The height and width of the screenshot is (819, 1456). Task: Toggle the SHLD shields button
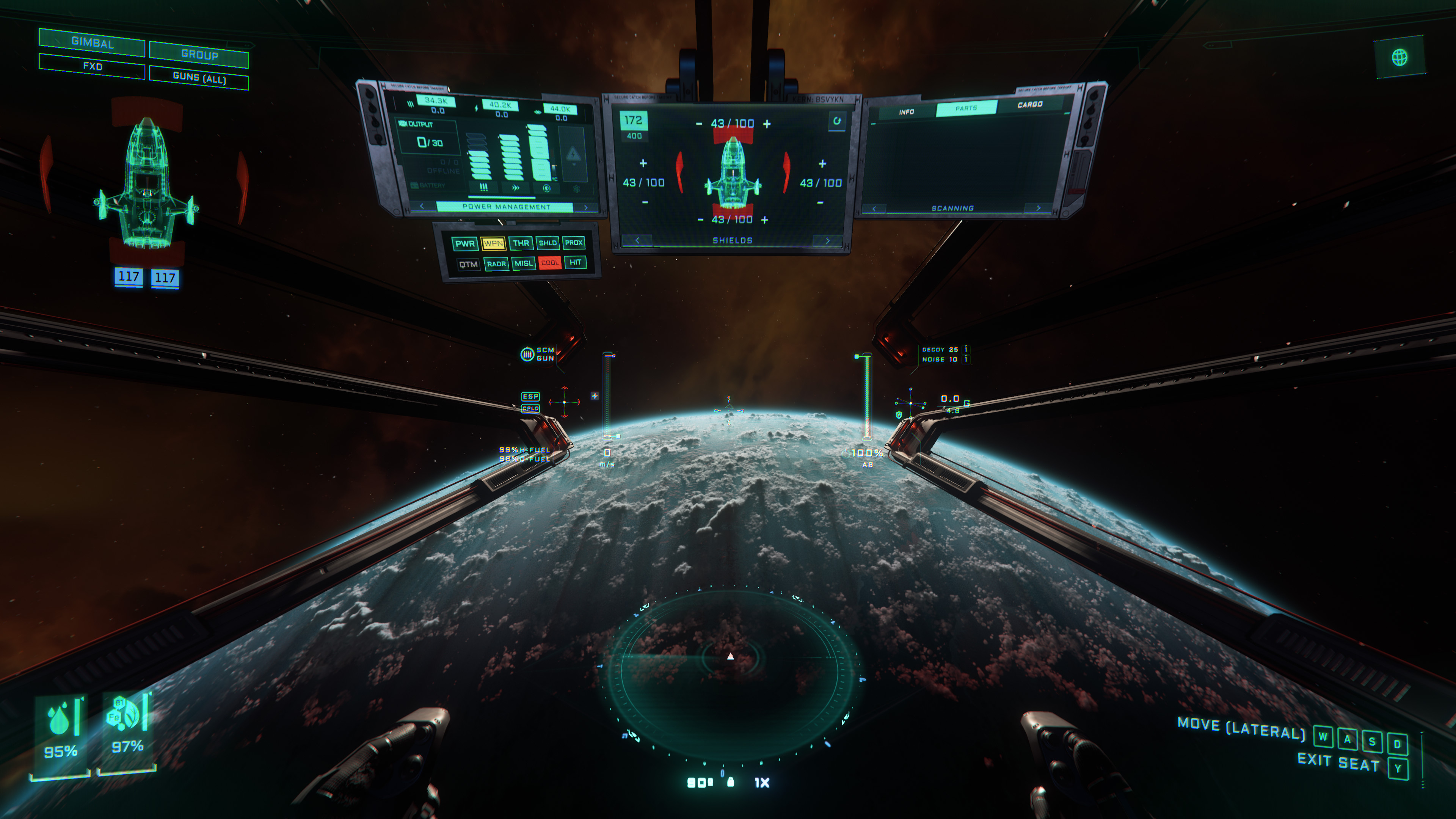pos(547,243)
